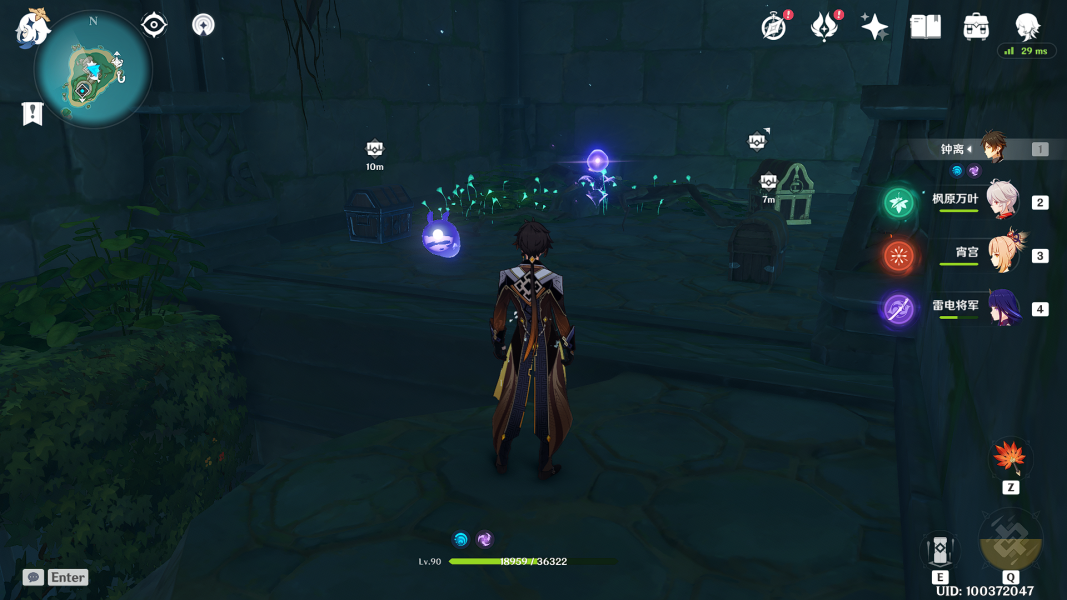The width and height of the screenshot is (1067, 600).
Task: Activate Zhongli's elemental skill icon
Action: [940, 549]
